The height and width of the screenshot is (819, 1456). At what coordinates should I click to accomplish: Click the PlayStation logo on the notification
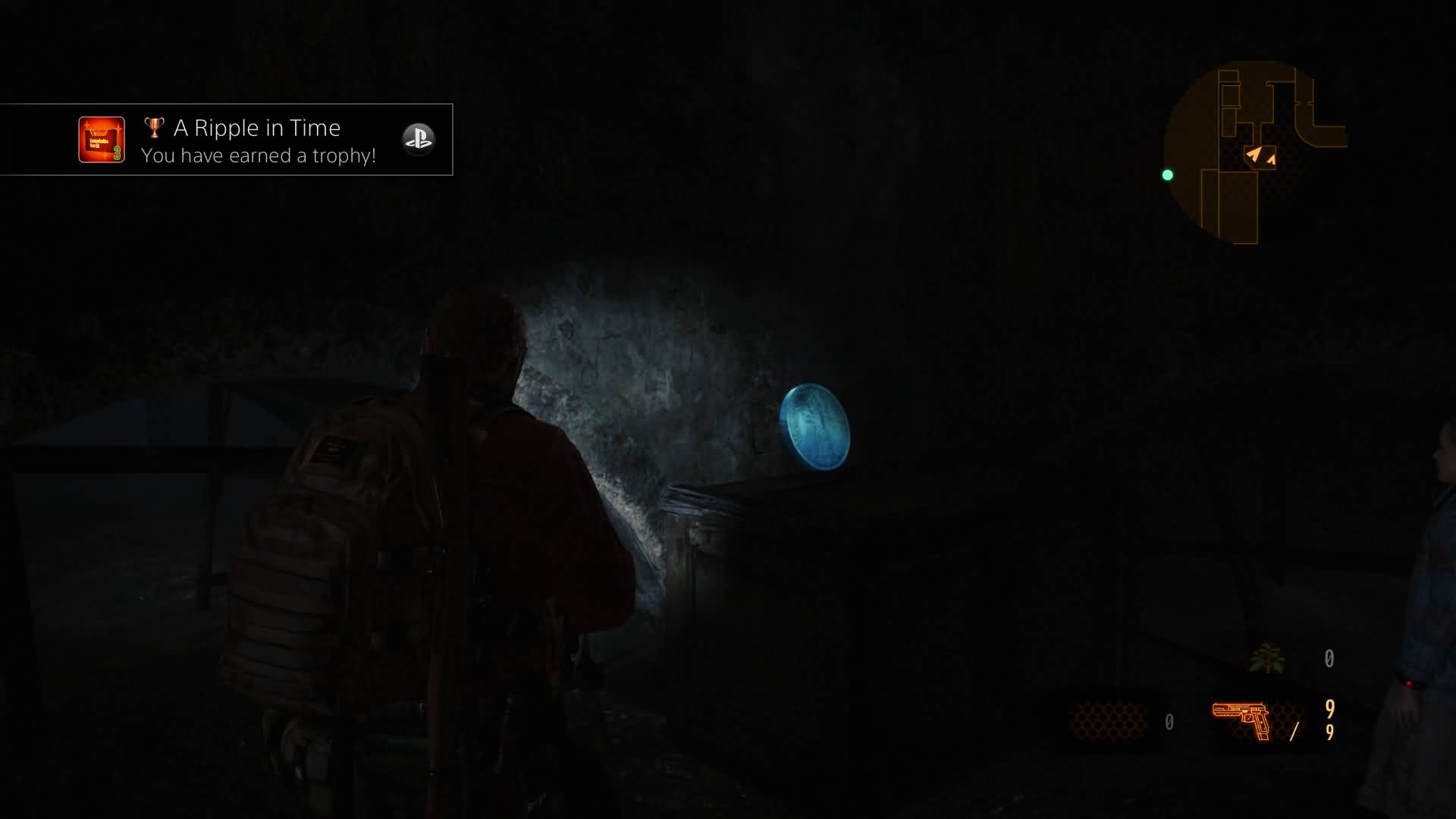[418, 139]
